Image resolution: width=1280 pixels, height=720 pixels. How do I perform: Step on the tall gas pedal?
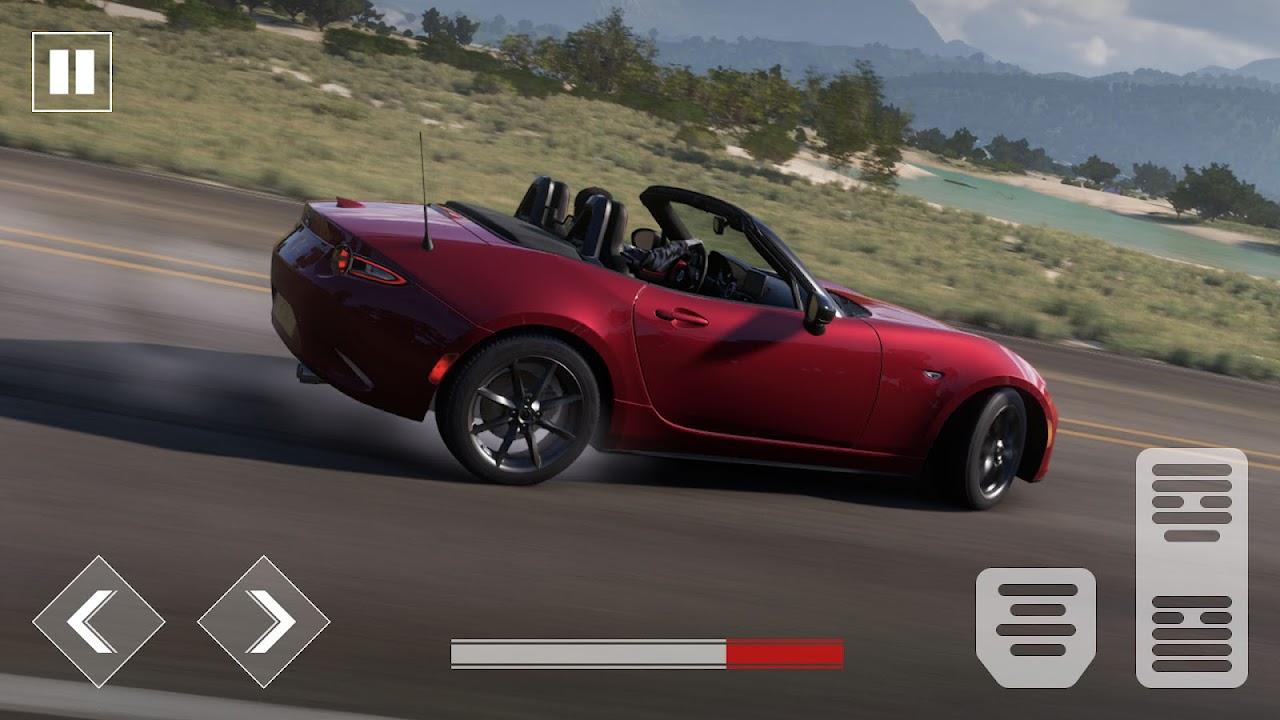(1191, 567)
